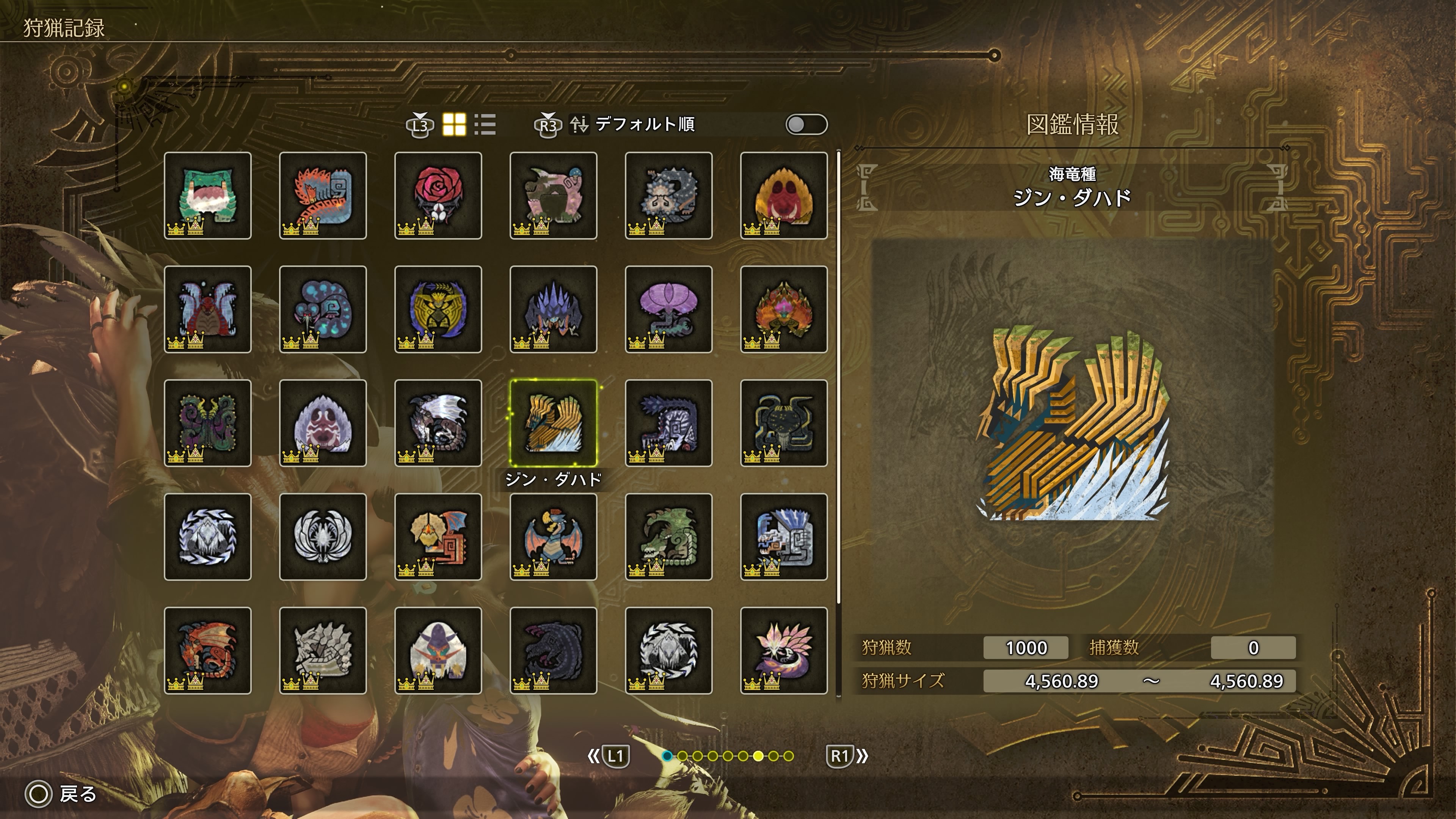Choose the fiery orange Ajarakan tile

(784, 309)
